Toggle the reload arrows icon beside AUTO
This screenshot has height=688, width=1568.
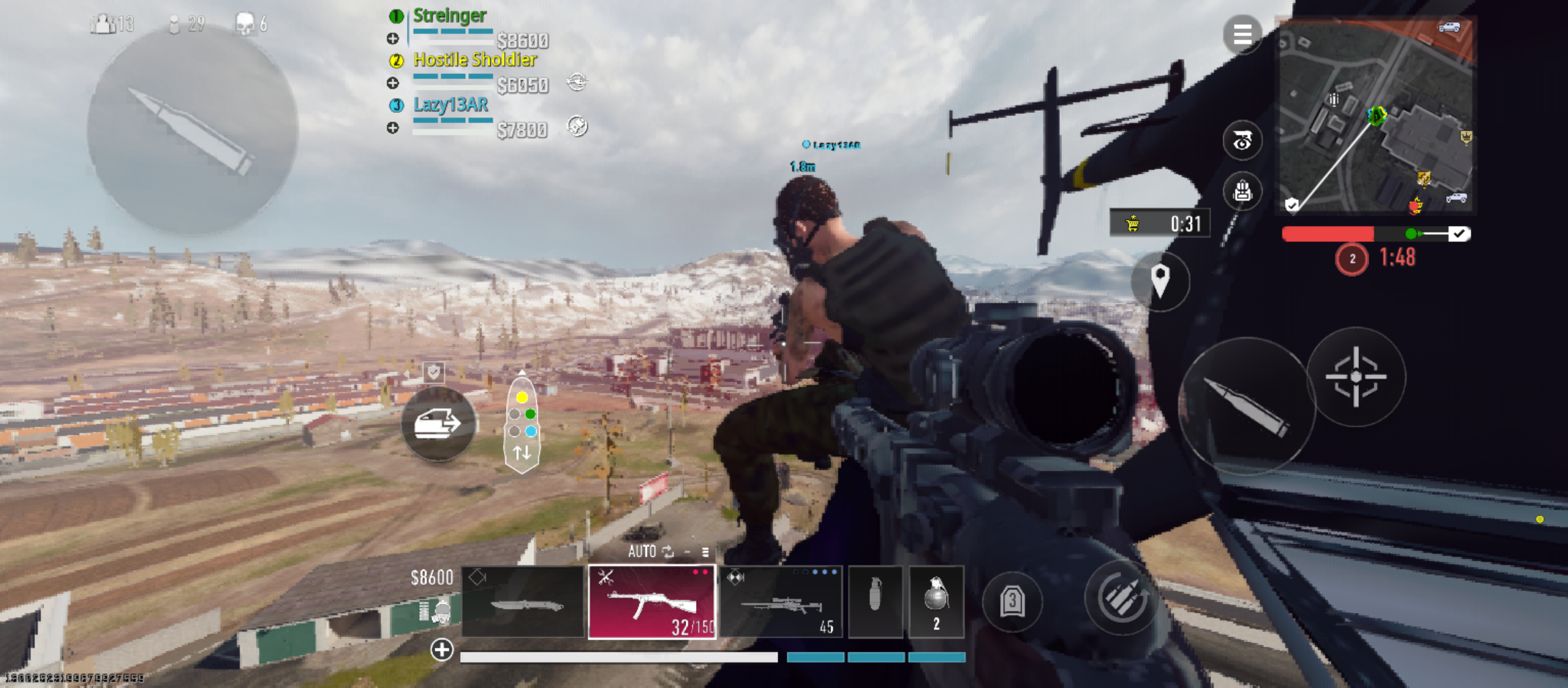669,552
